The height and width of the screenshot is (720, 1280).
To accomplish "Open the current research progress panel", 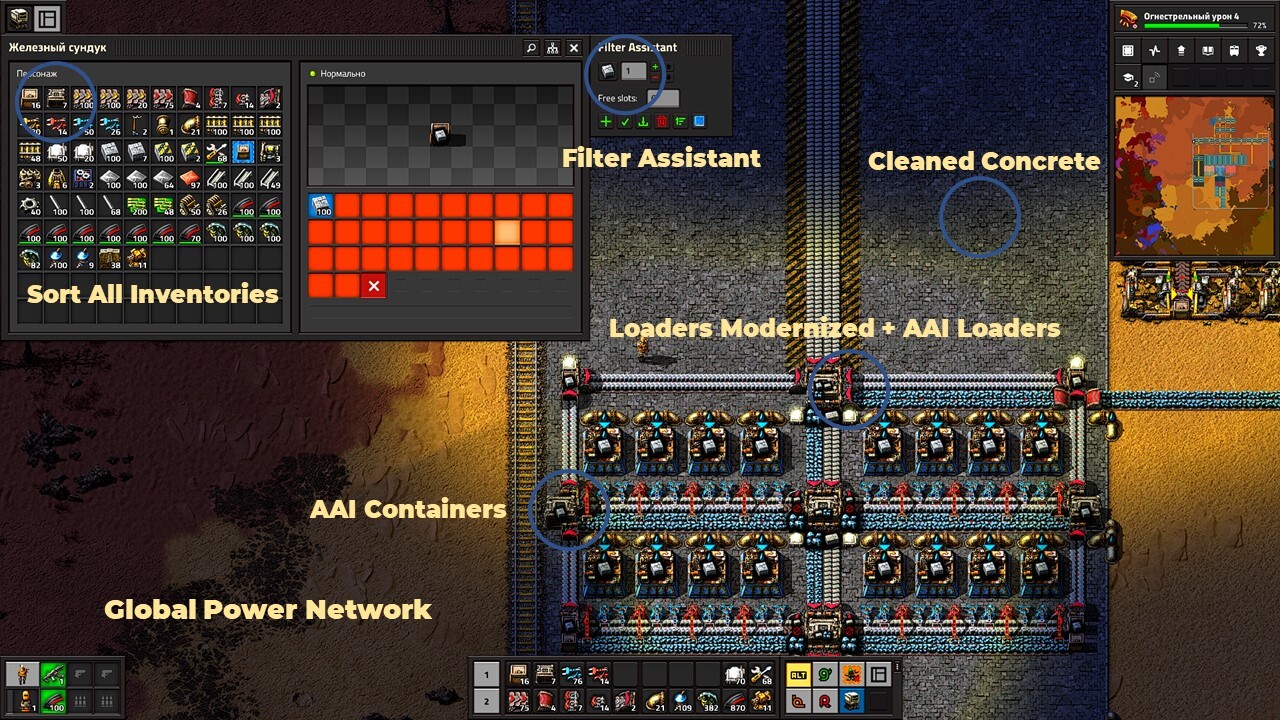I will tap(1194, 18).
